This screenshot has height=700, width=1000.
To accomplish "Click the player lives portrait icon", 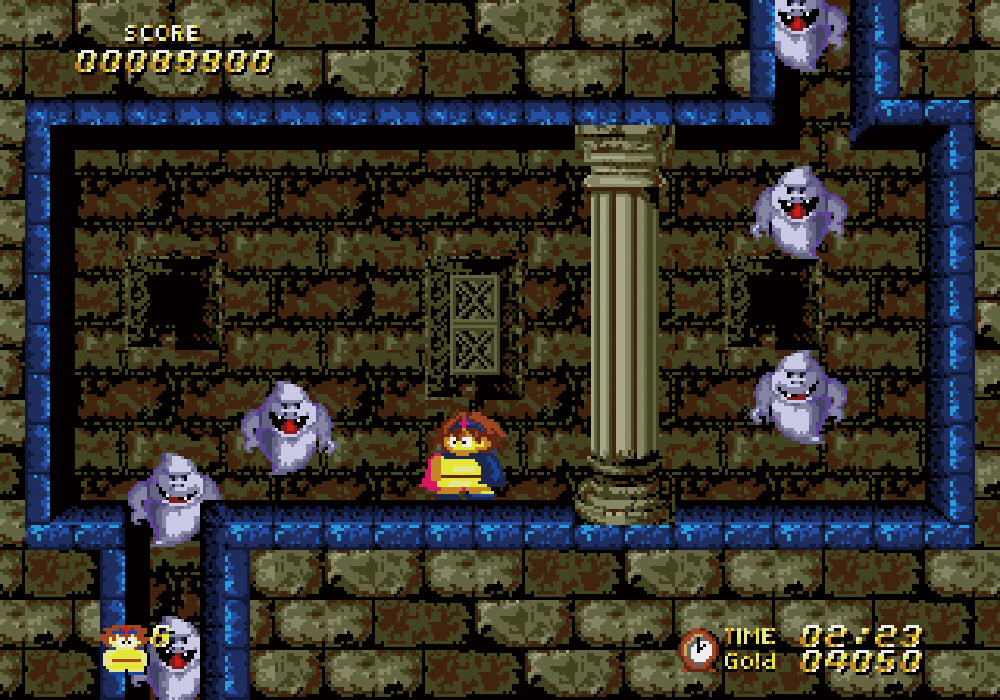I will (123, 648).
